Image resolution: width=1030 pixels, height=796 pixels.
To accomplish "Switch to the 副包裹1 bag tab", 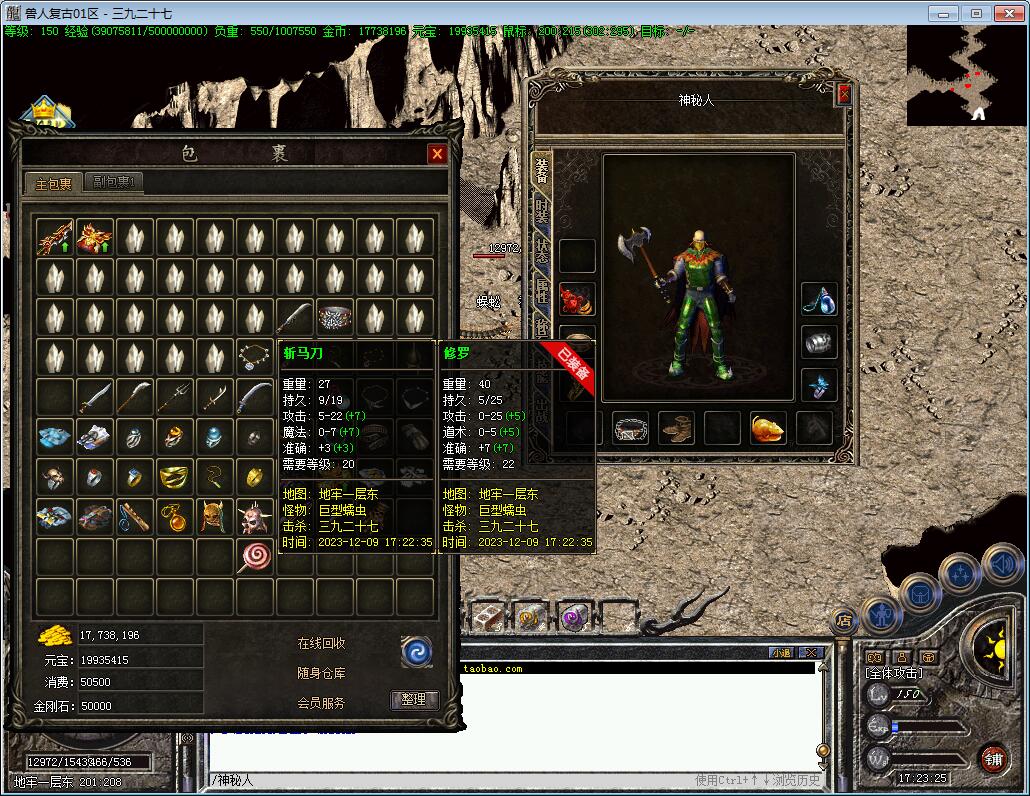I will click(116, 182).
